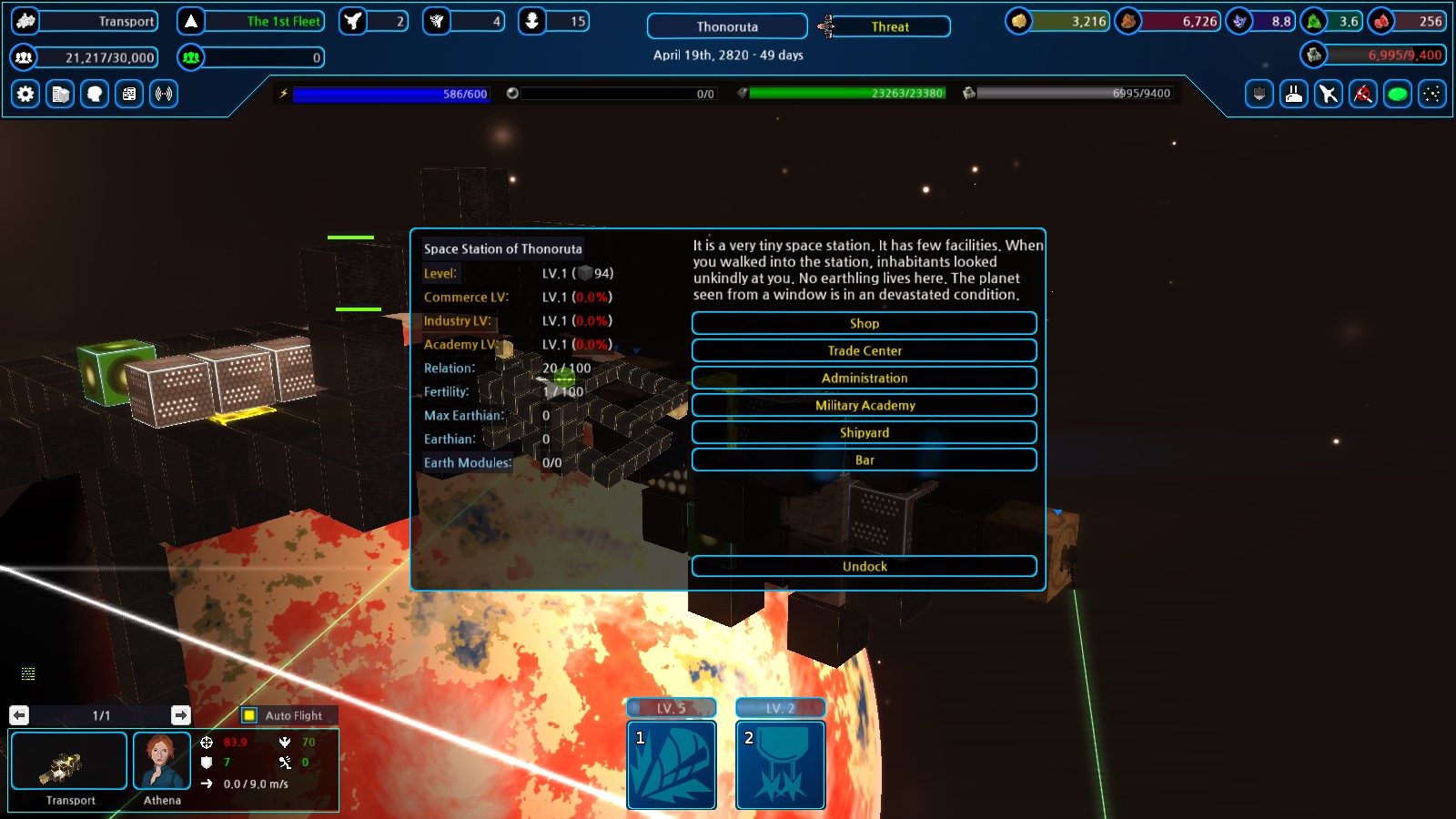Select Athena's crew portrait
1456x819 pixels.
[x=162, y=761]
